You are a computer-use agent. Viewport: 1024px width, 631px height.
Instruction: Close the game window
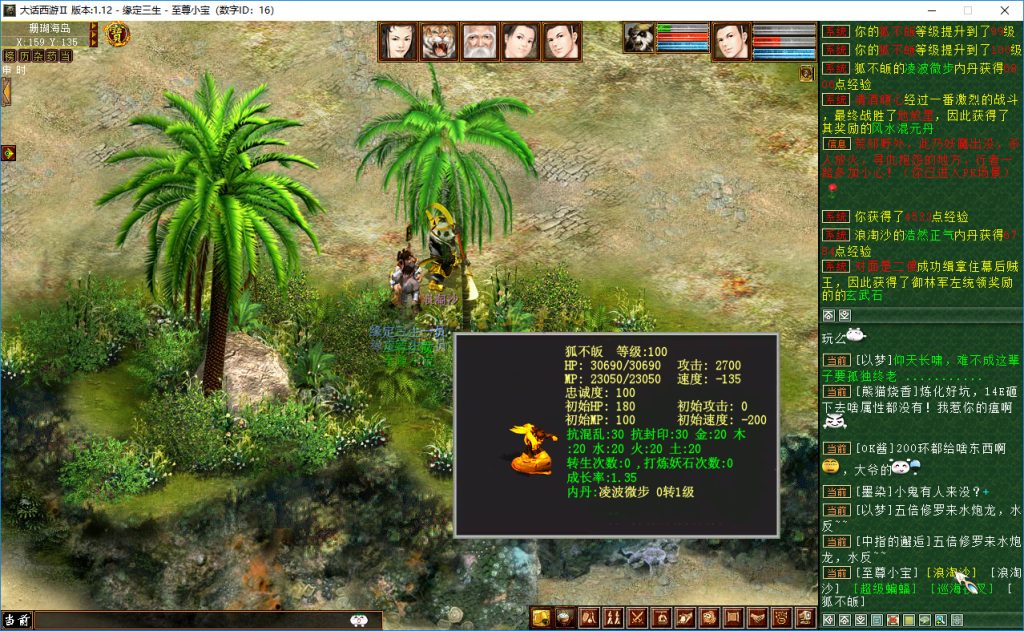pyautogui.click(x=1004, y=10)
